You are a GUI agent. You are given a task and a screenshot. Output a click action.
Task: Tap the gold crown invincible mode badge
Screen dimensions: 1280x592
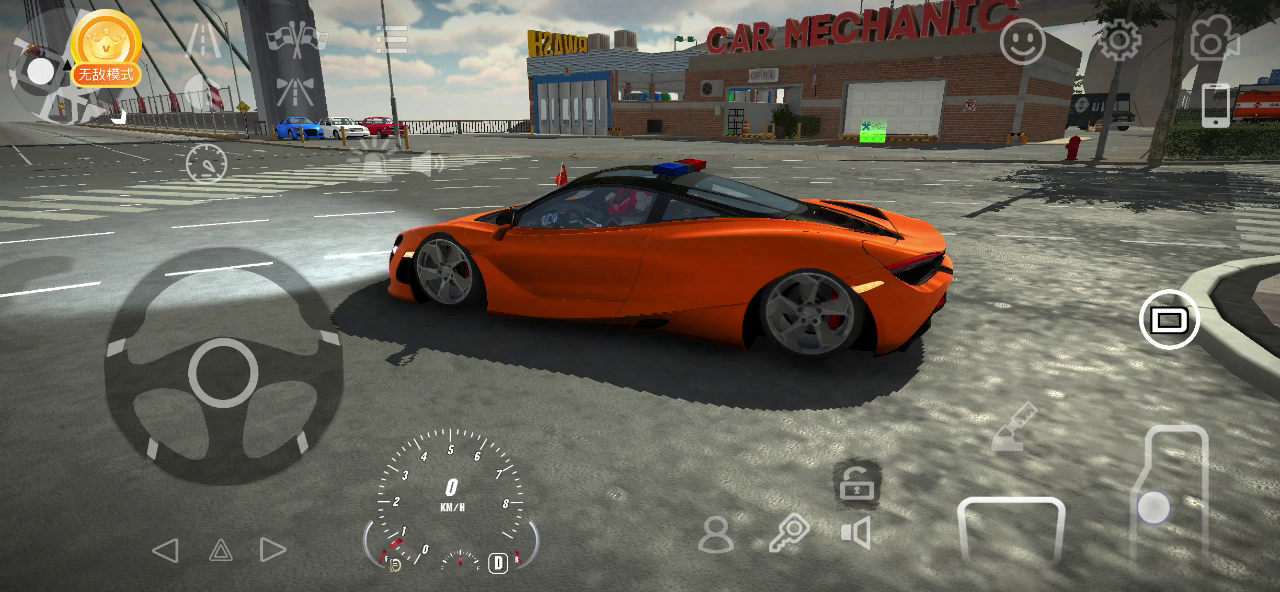pyautogui.click(x=106, y=47)
